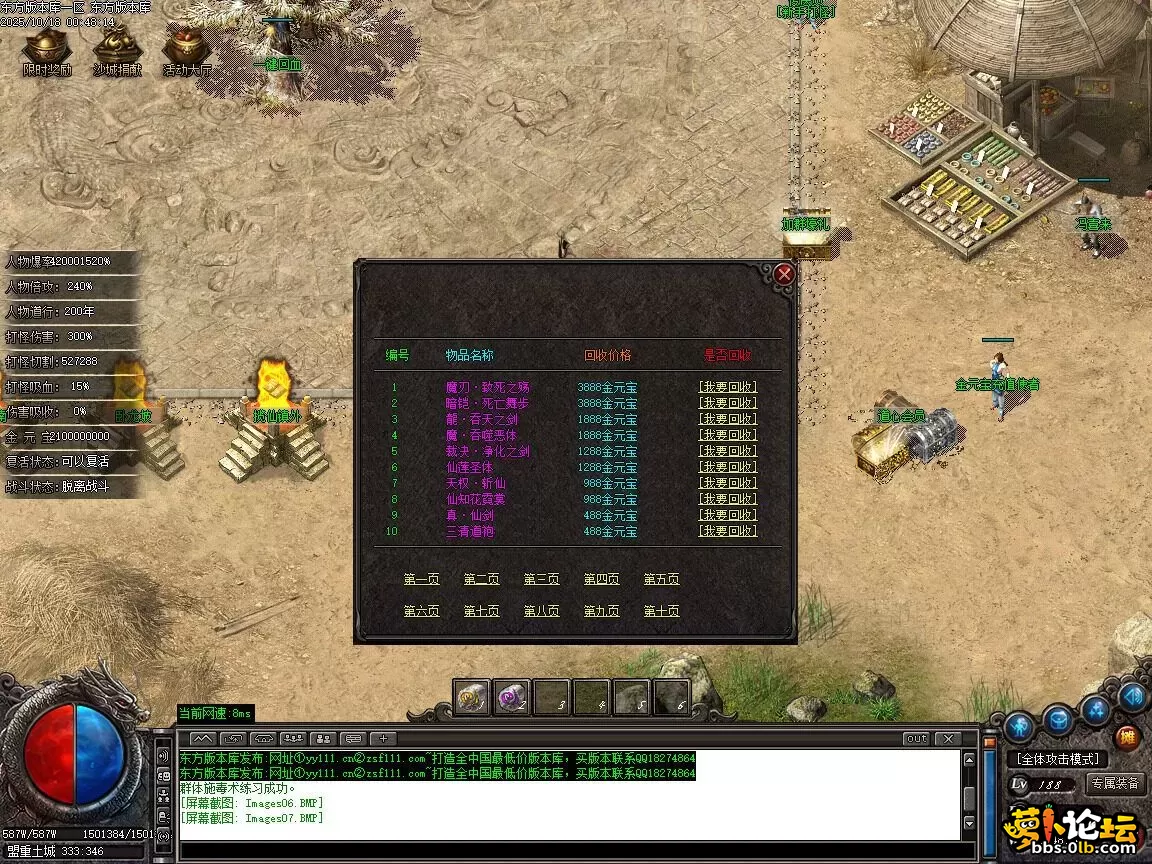Open the 专属装备 exclusive equipment panel

coord(1115,783)
